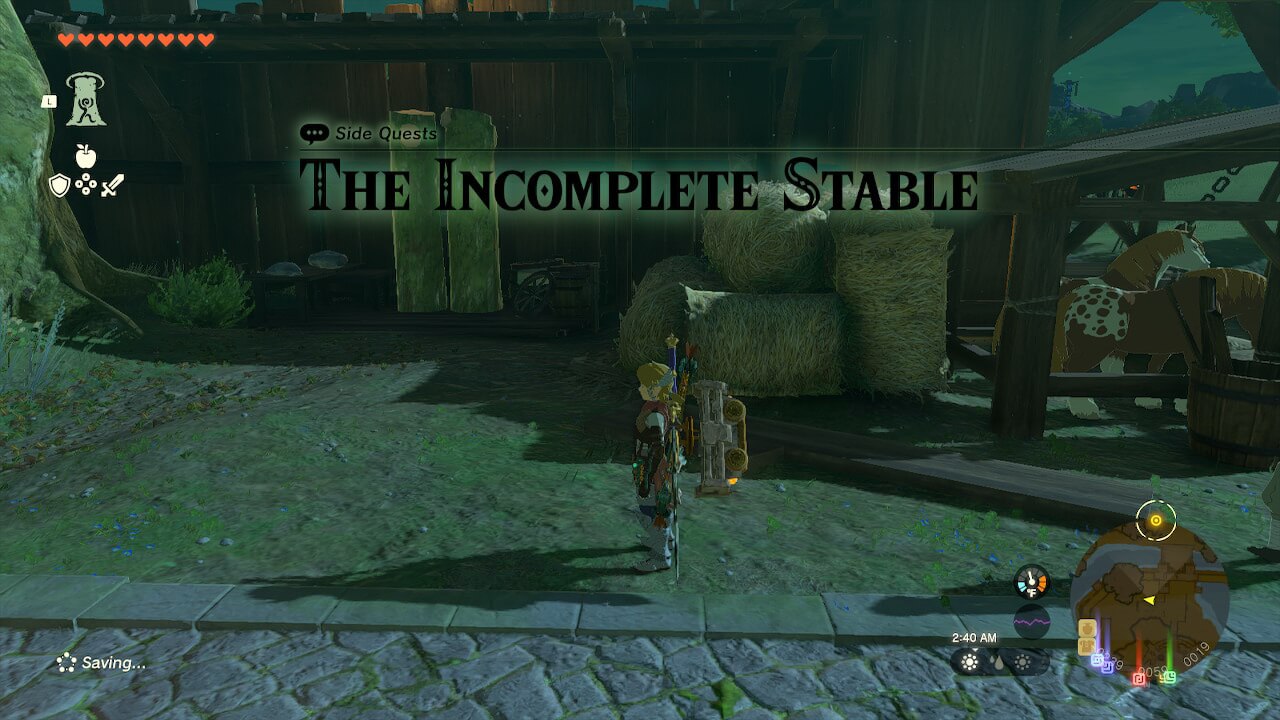Click the armor marker on the minimap
1280x720 pixels.
(1086, 646)
